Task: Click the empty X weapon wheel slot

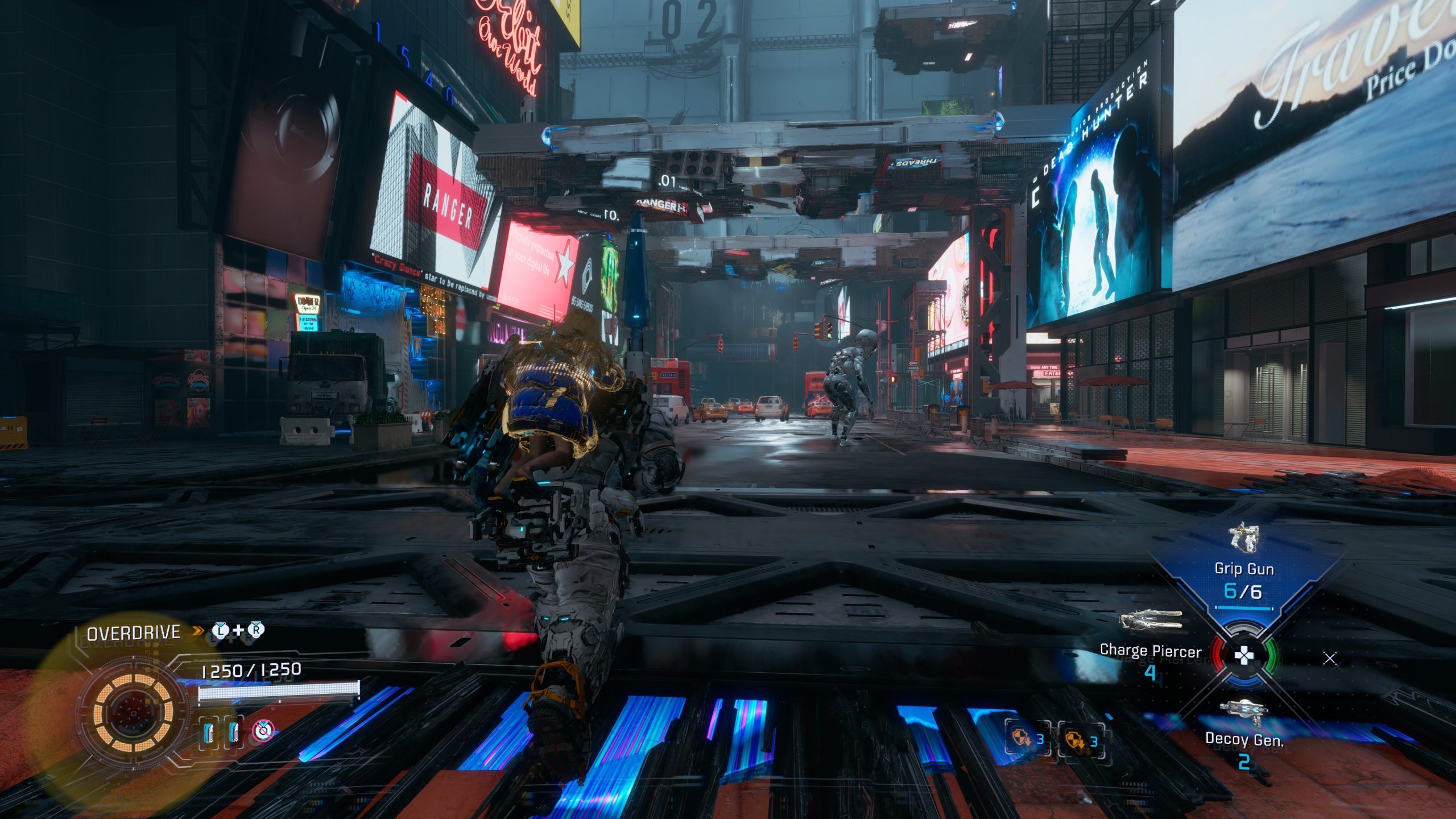Action: tap(1330, 659)
